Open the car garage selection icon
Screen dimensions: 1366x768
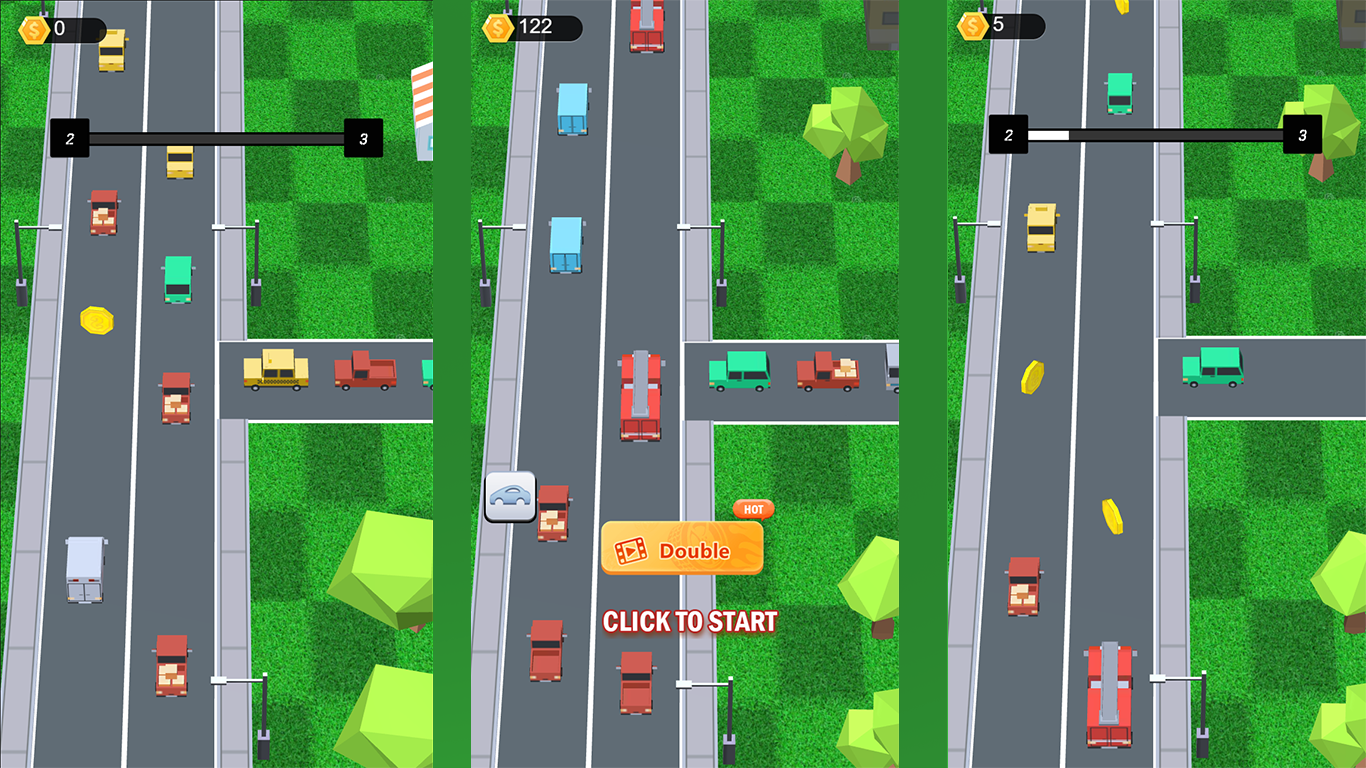pyautogui.click(x=510, y=496)
